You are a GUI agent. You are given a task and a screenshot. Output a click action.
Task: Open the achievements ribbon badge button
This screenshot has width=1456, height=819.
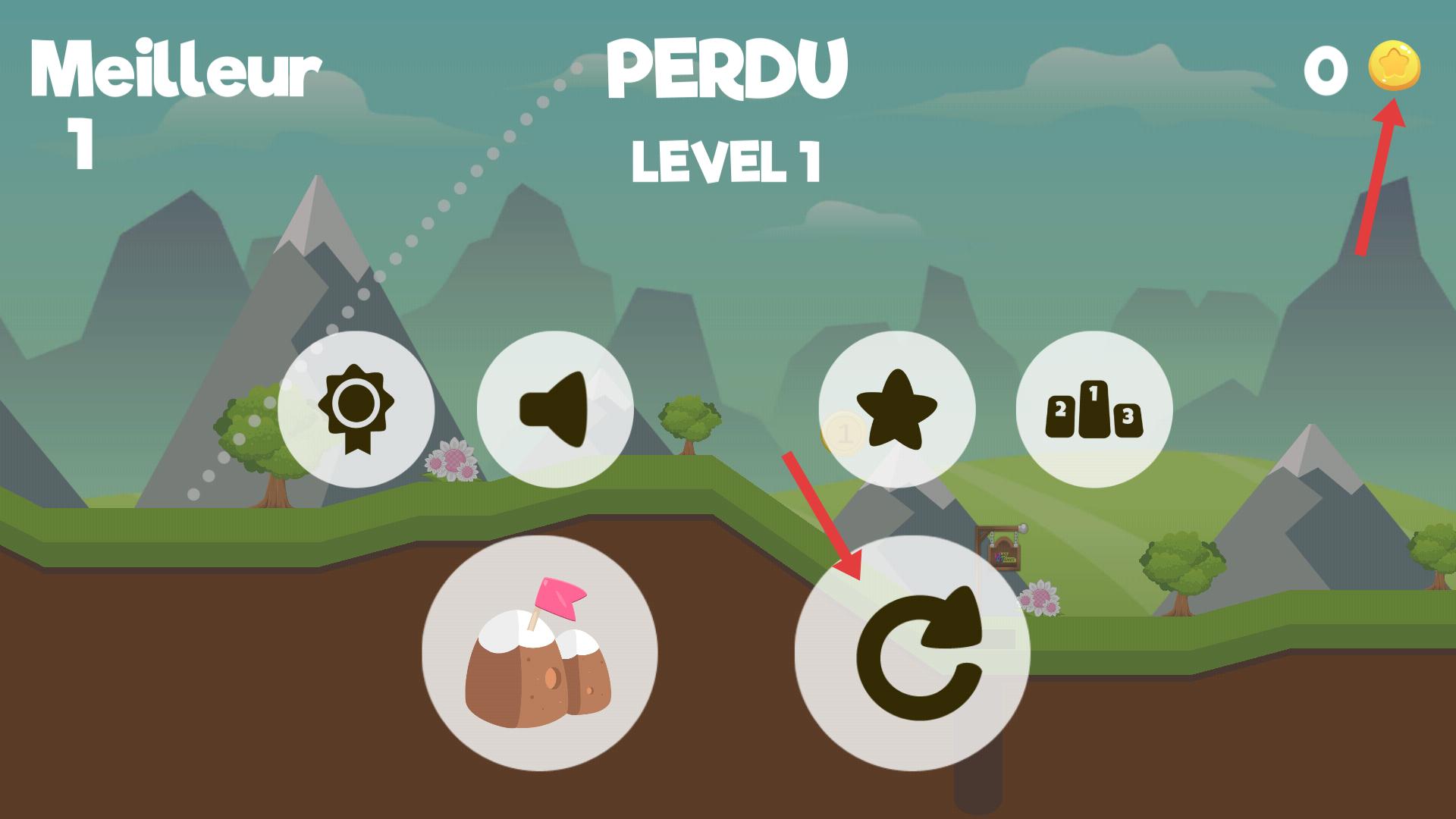point(356,409)
